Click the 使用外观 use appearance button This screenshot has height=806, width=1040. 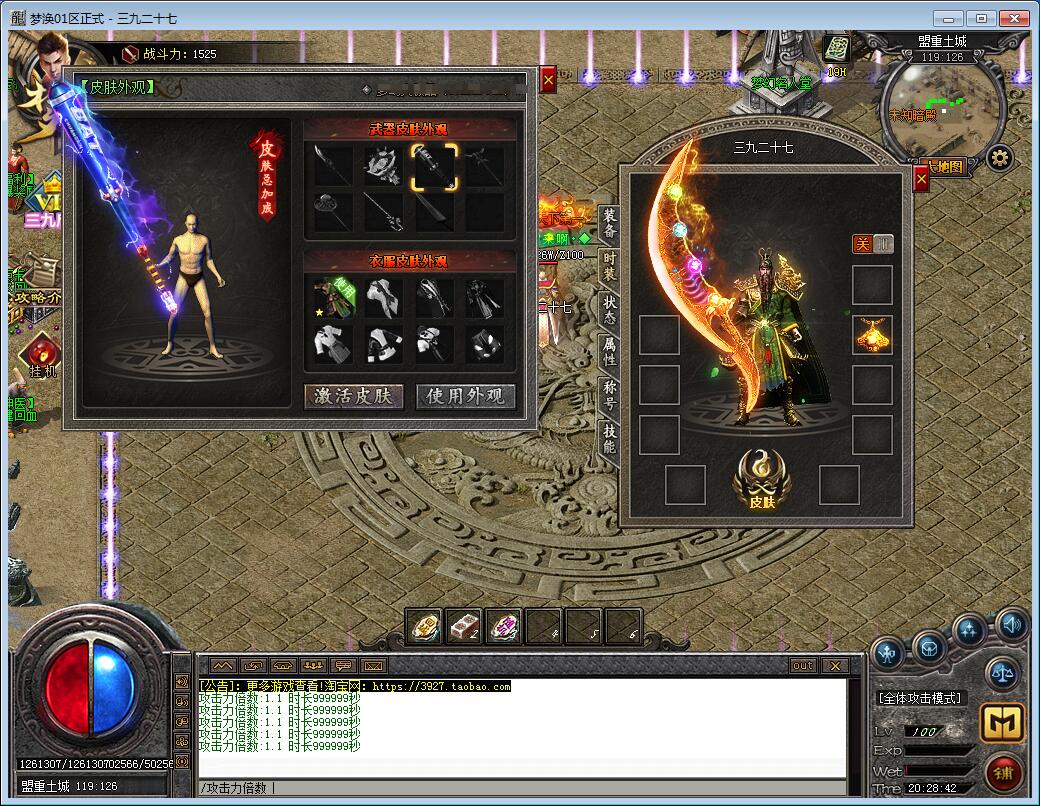click(x=466, y=396)
